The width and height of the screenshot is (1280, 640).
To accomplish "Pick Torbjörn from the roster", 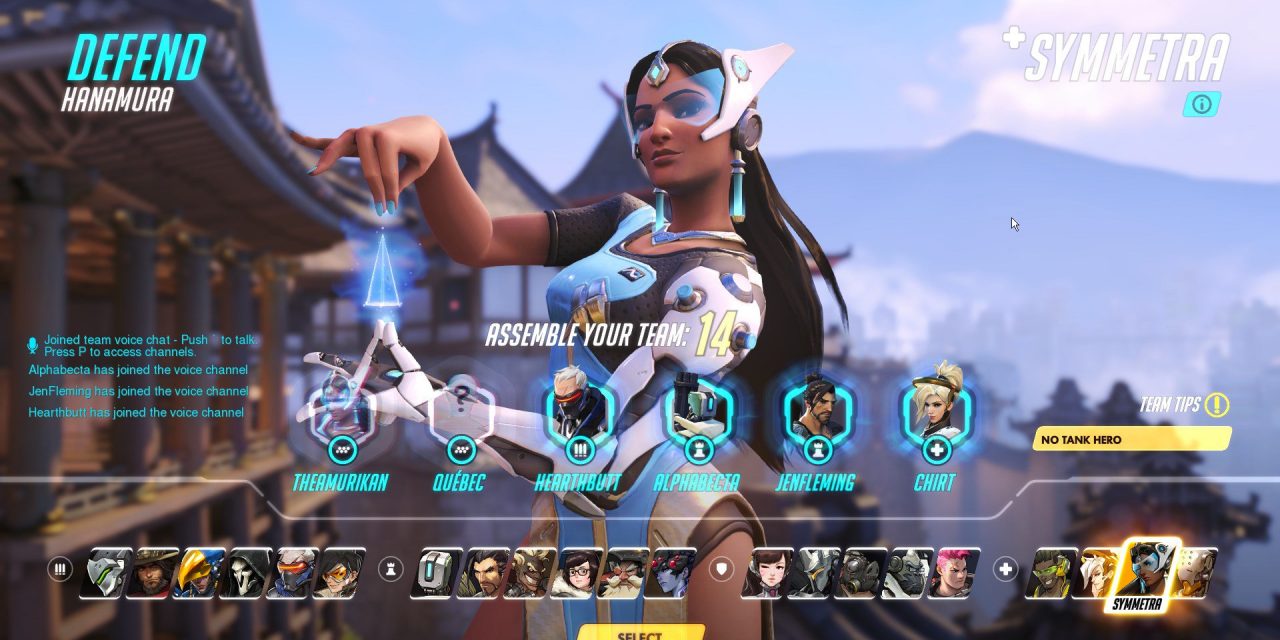I will click(x=624, y=572).
